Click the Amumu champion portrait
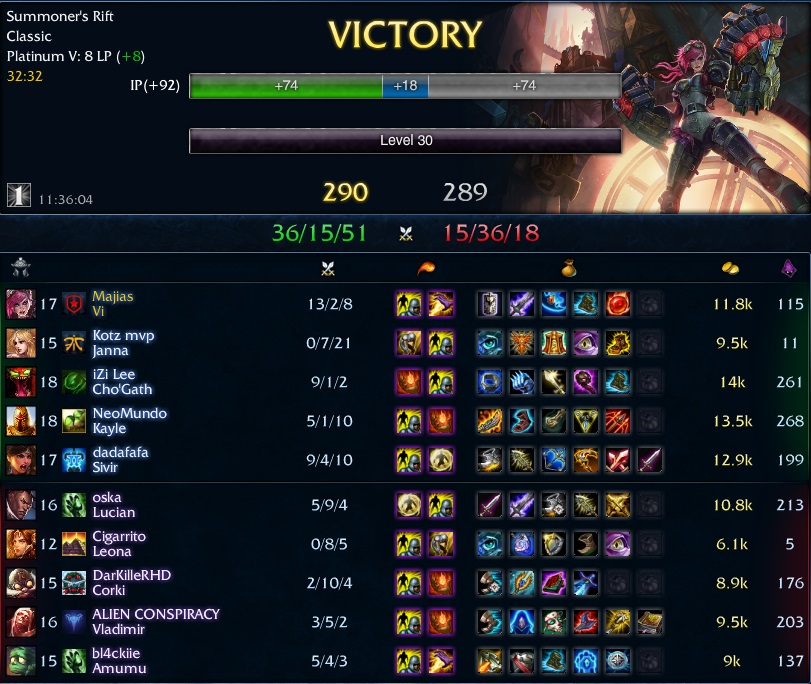The width and height of the screenshot is (811, 684). pyautogui.click(x=19, y=661)
